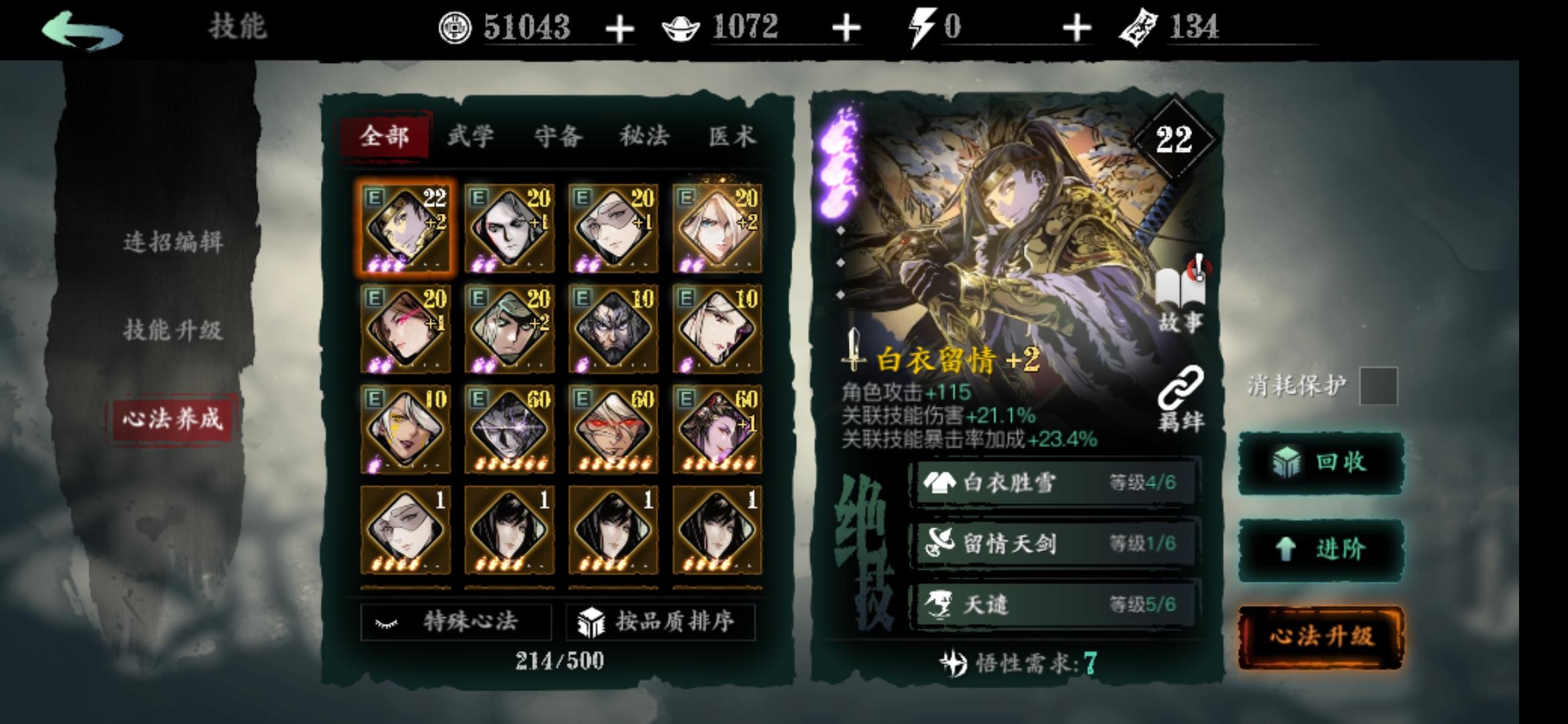The image size is (1568, 724).
Task: Click the back arrow to exit the skill screen
Action: pos(80,28)
